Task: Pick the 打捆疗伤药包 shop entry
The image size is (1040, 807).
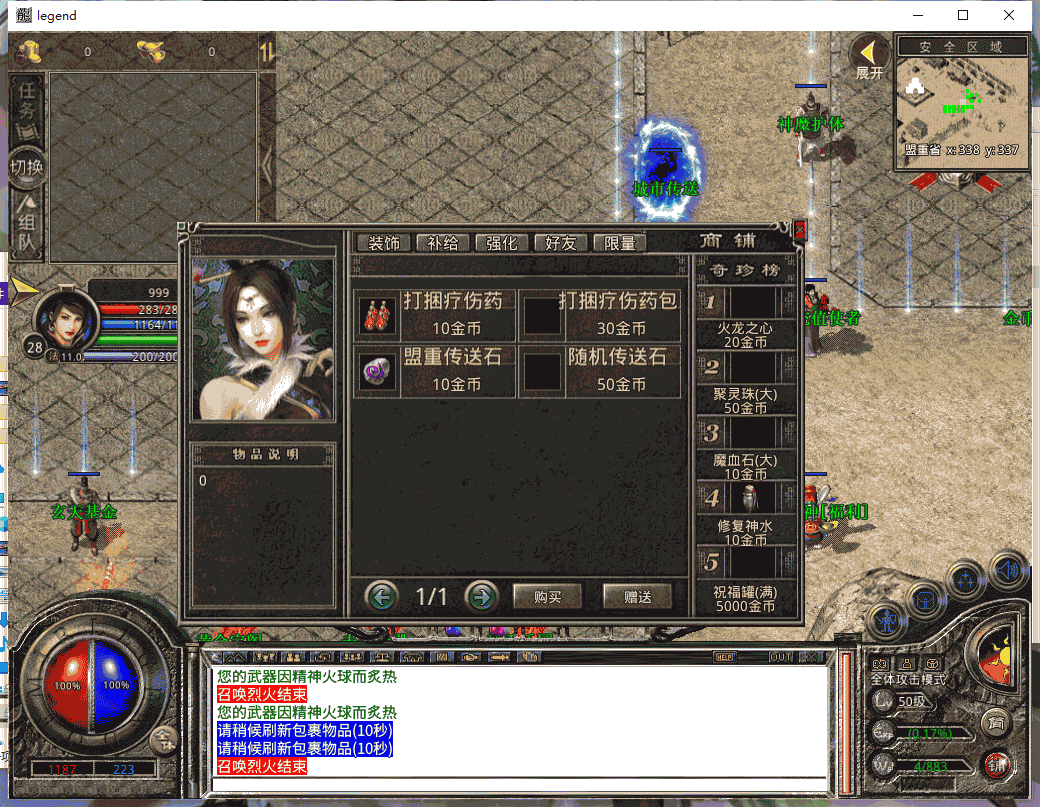Action: click(x=604, y=315)
